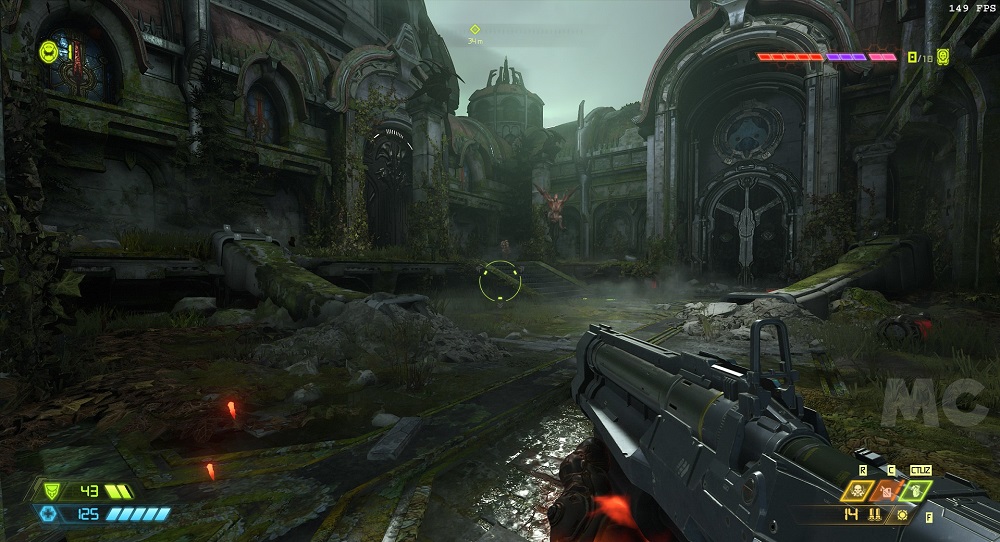Image resolution: width=1000 pixels, height=542 pixels.
Task: Click the demon skull kill-counter icon
Action: (942, 58)
